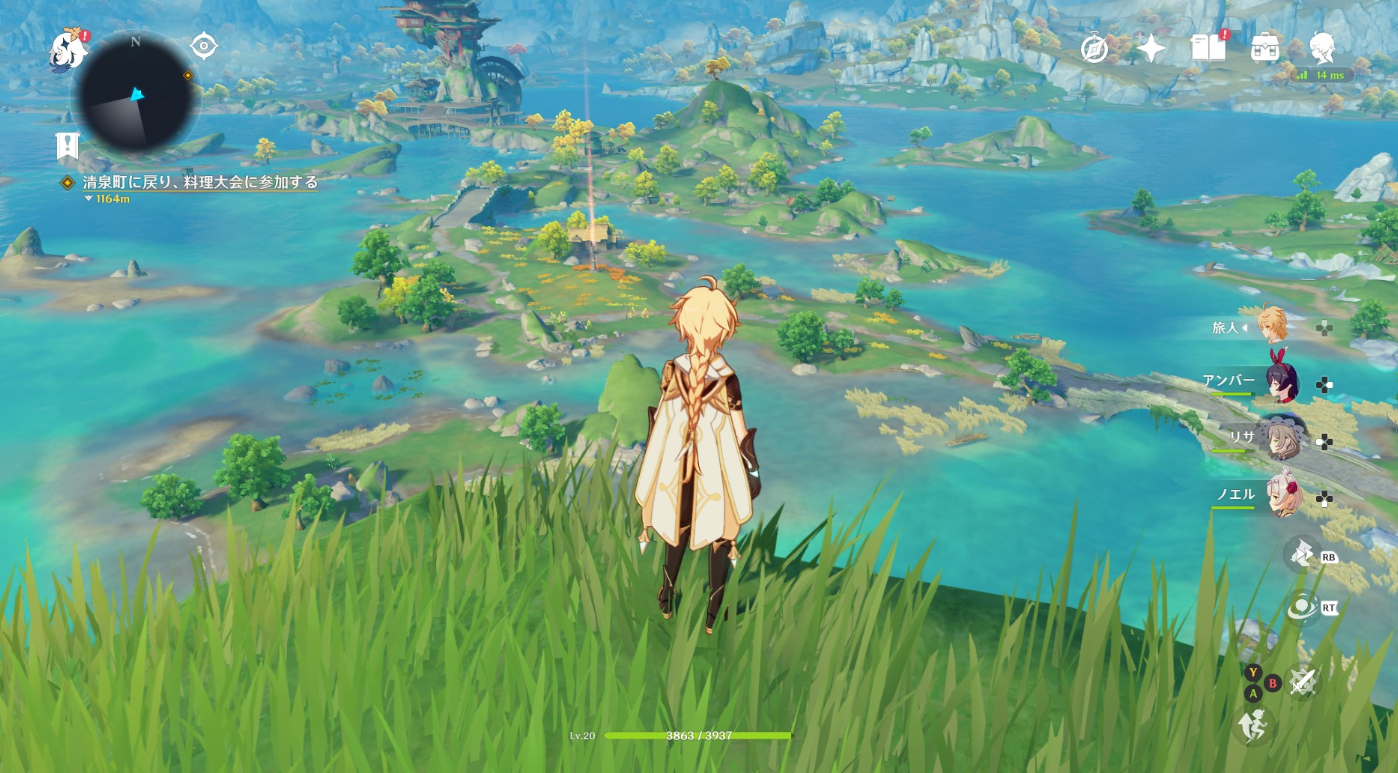Switch to party member リサ
This screenshot has height=773, width=1398.
pyautogui.click(x=1282, y=438)
